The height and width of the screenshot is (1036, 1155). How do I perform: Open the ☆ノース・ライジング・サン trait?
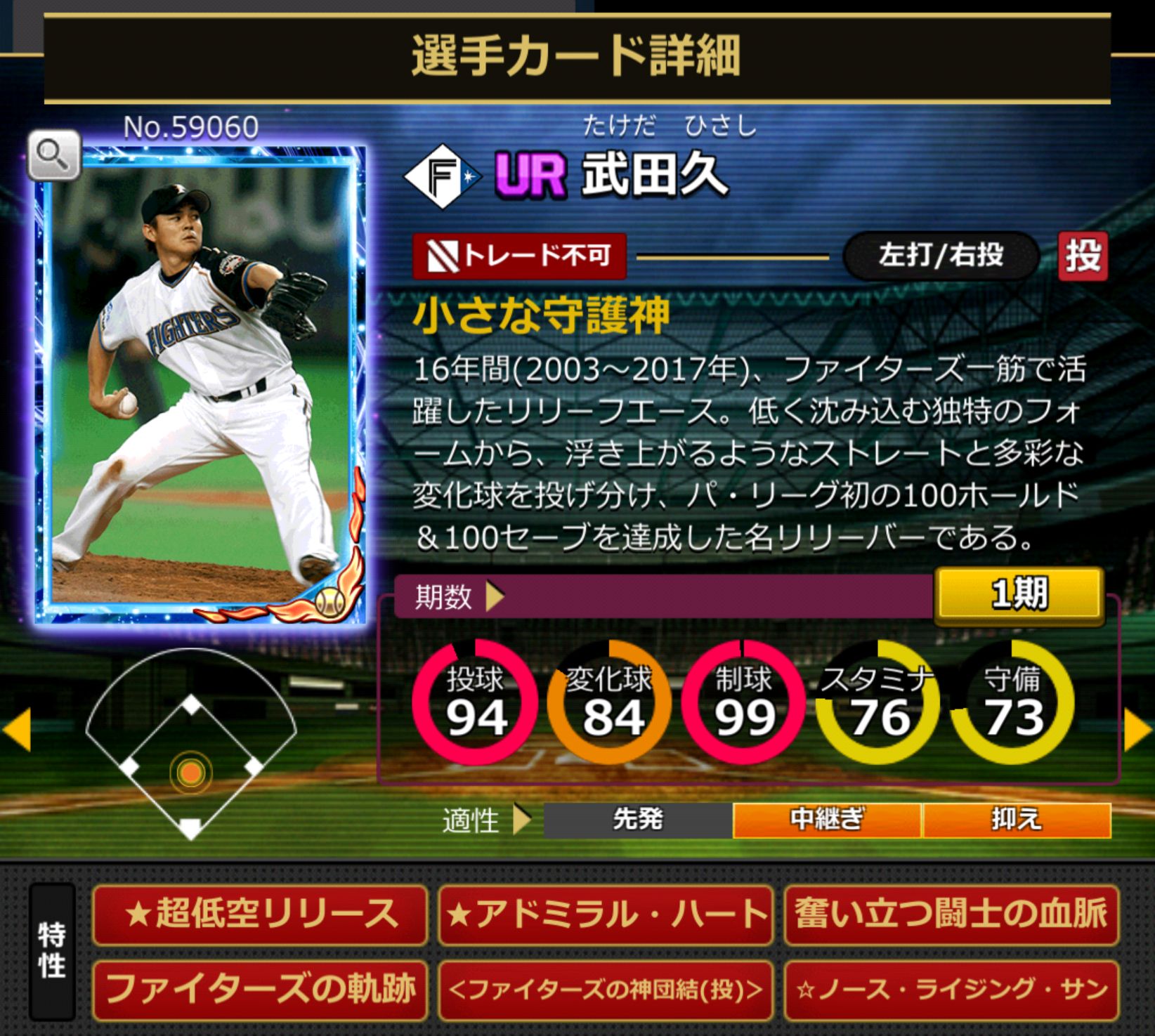pyautogui.click(x=951, y=990)
